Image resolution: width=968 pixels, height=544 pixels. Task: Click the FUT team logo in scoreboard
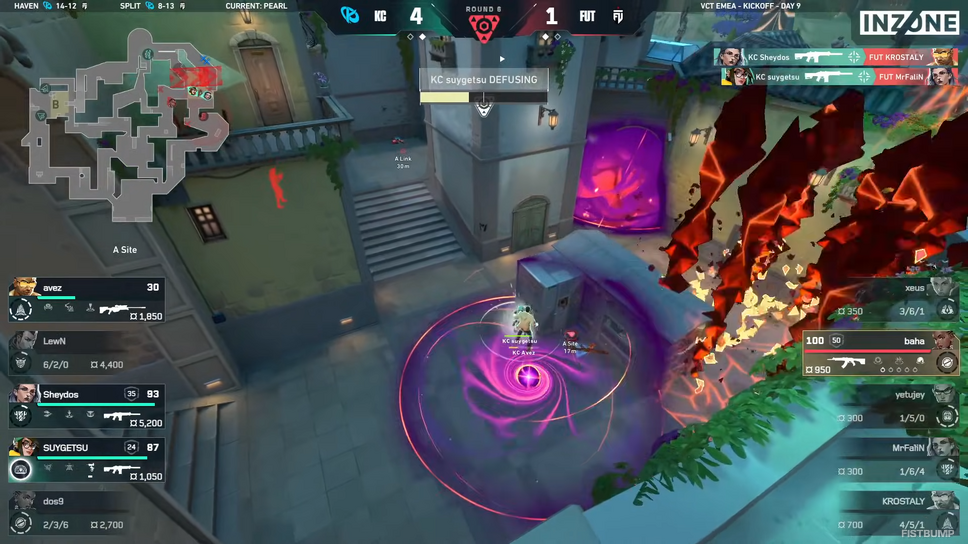(618, 16)
